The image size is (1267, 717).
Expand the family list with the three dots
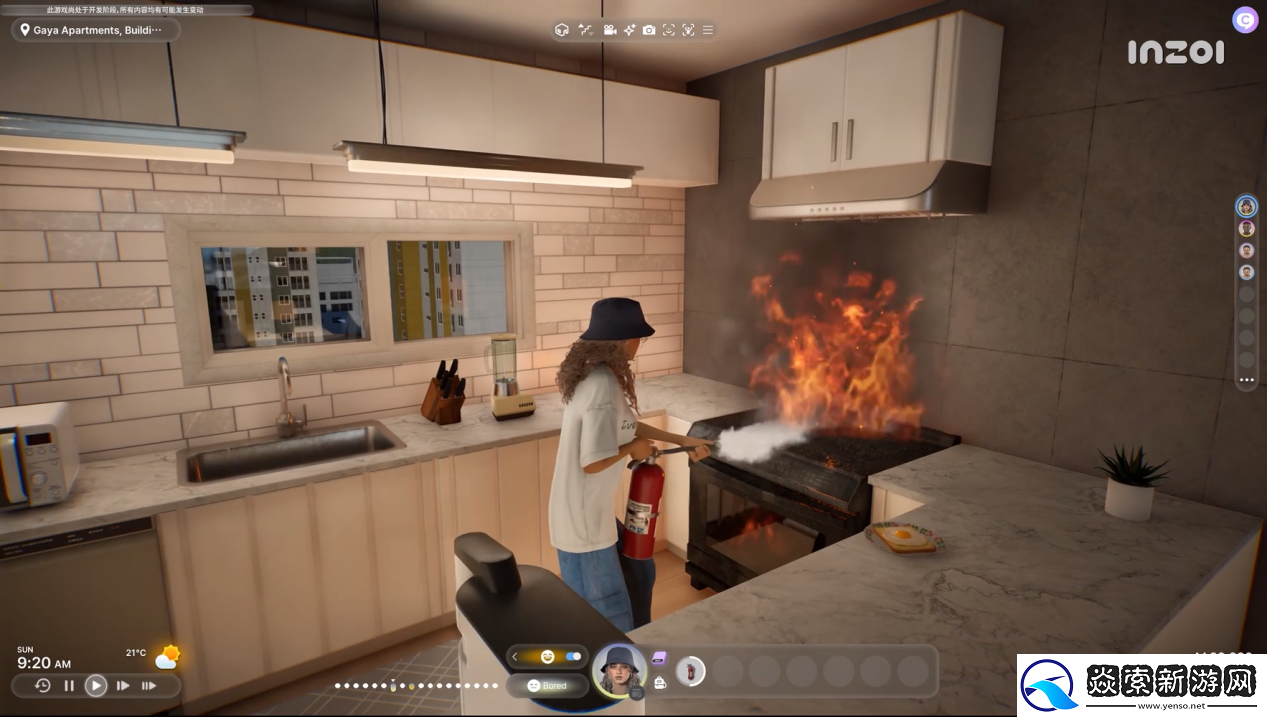(1246, 380)
